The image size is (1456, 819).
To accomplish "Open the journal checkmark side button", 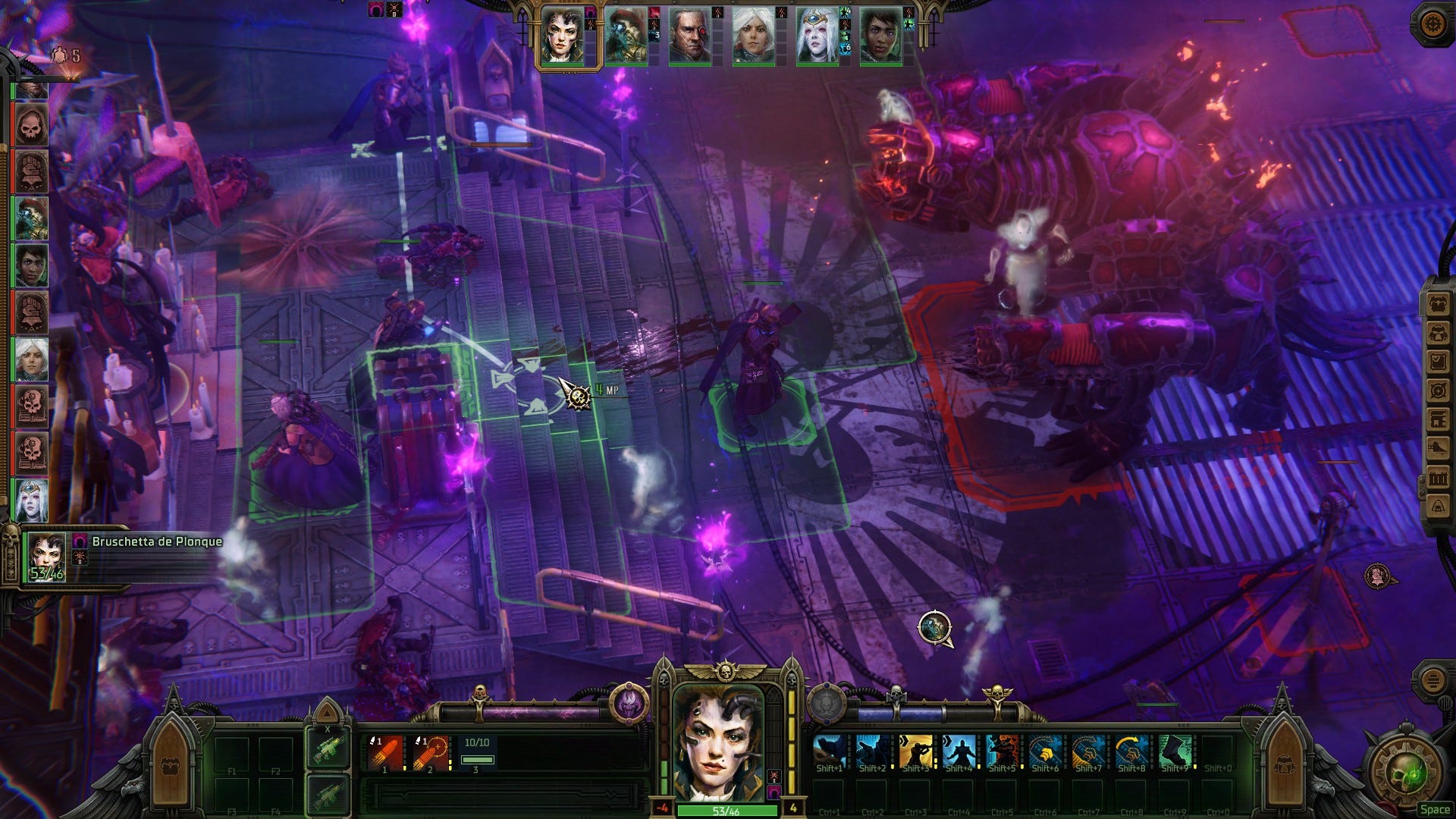I will 1438,362.
